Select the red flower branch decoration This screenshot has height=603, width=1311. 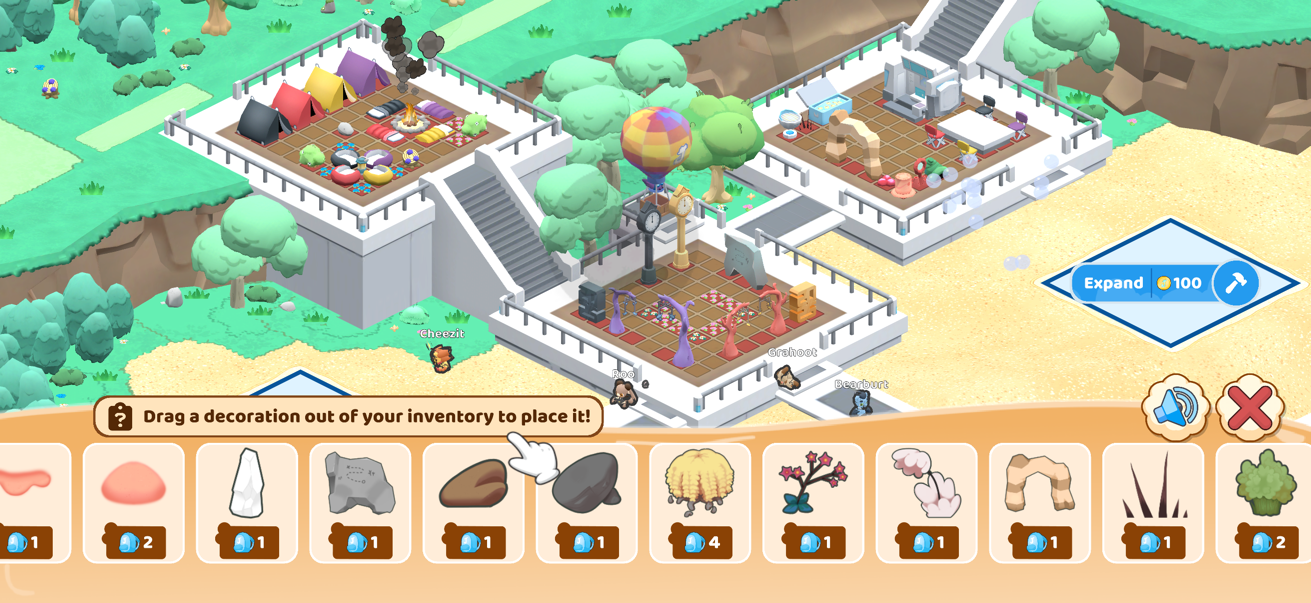pyautogui.click(x=813, y=502)
